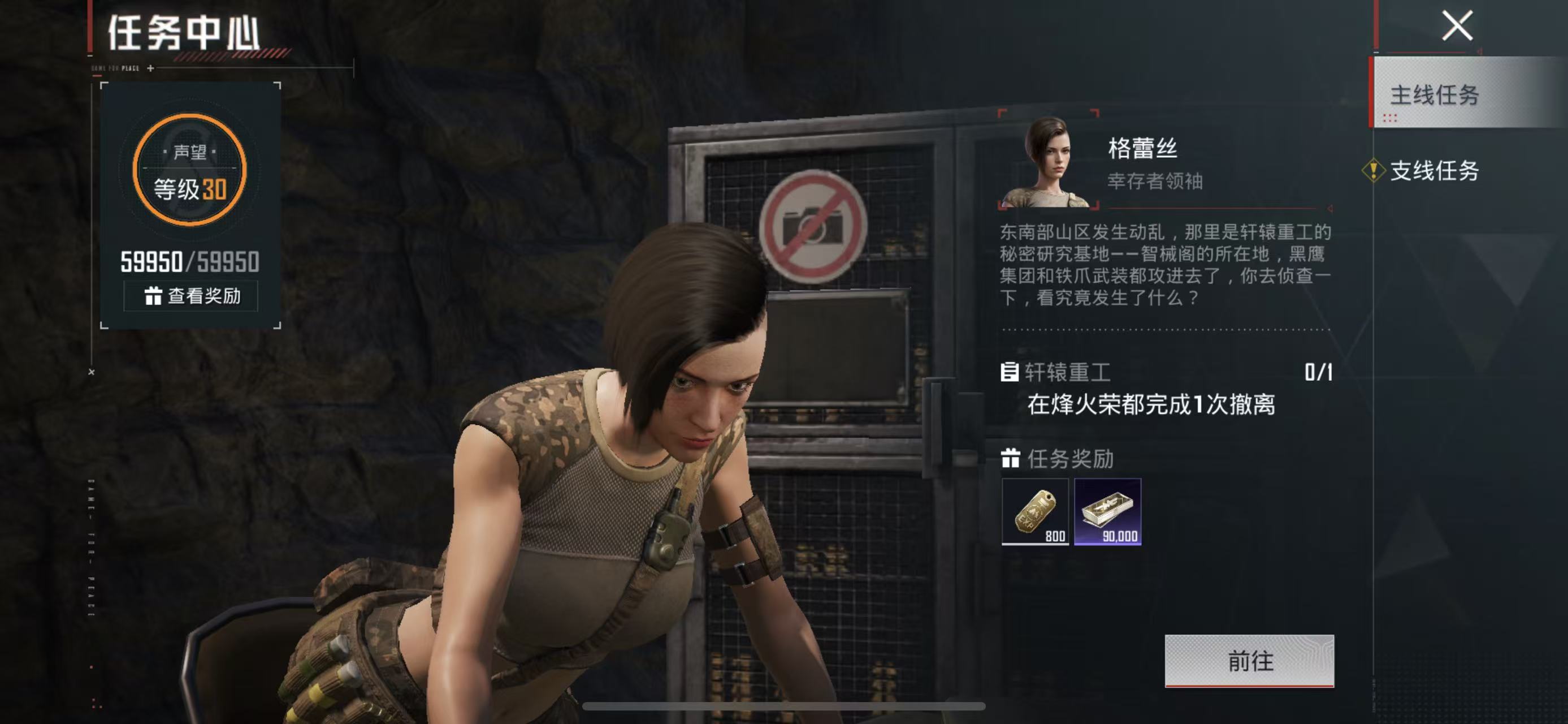Open the 支线任务 side missions tab
This screenshot has height=724, width=1568.
pos(1434,171)
